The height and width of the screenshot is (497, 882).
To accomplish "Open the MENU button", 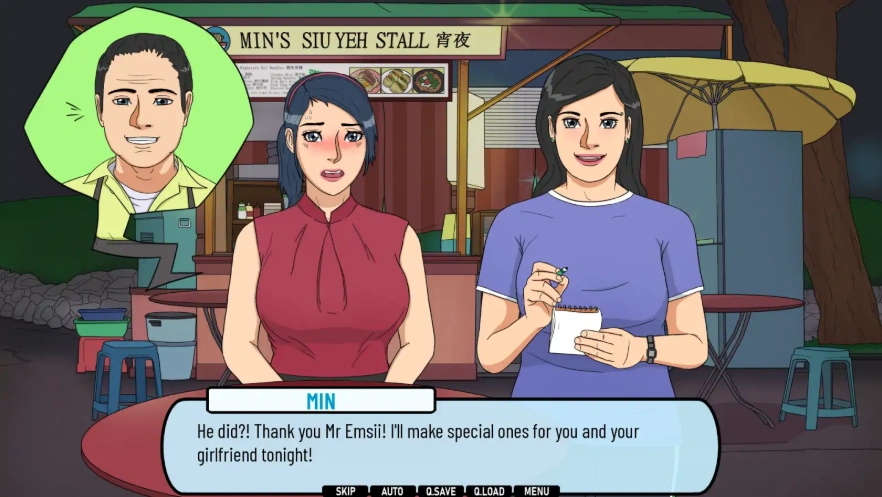I will (x=536, y=491).
